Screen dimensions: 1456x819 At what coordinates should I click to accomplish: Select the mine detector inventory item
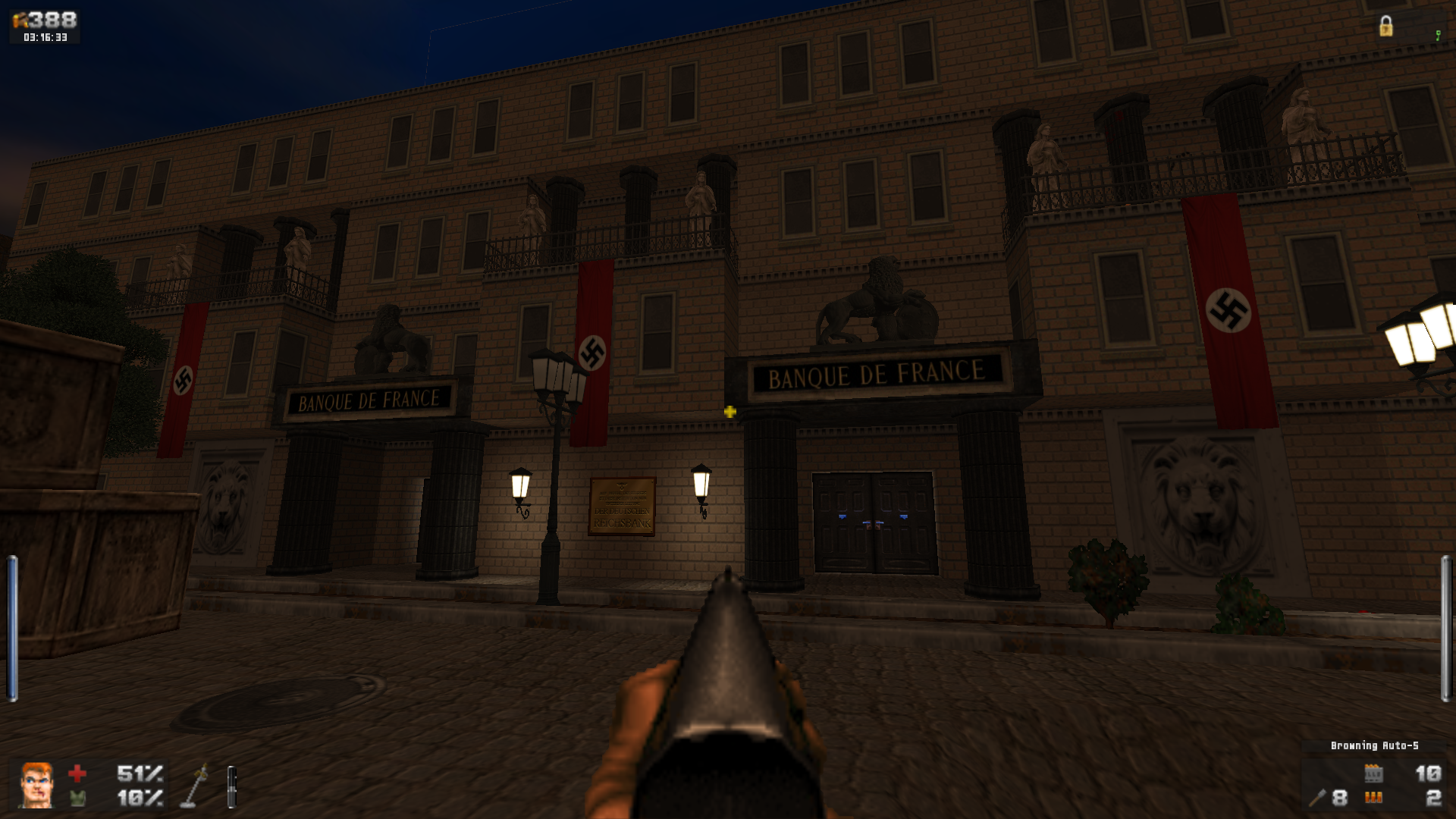coord(195,786)
